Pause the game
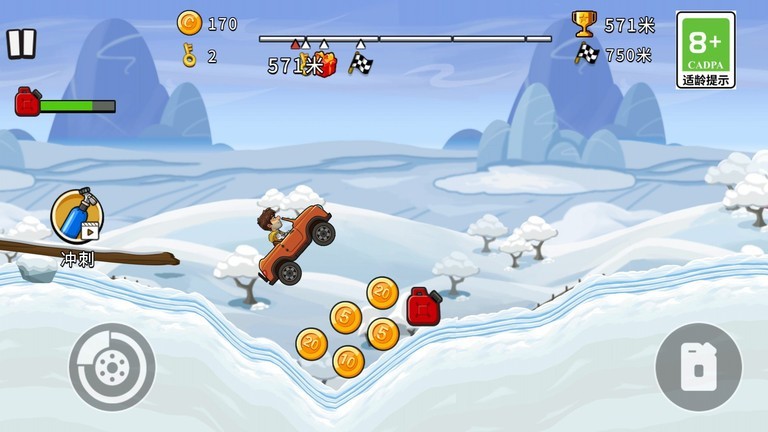The width and height of the screenshot is (768, 432). 21,44
